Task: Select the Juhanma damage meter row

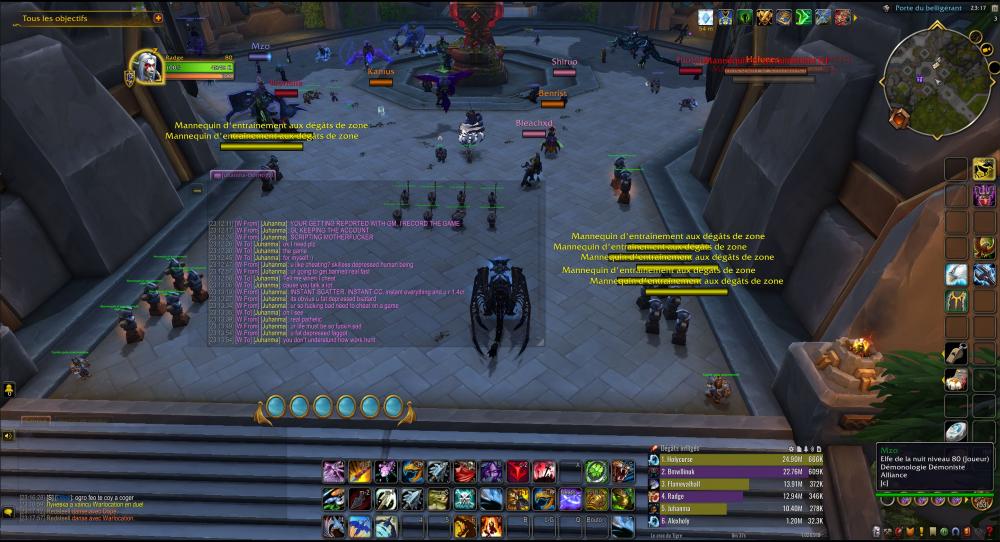Action: click(x=738, y=509)
